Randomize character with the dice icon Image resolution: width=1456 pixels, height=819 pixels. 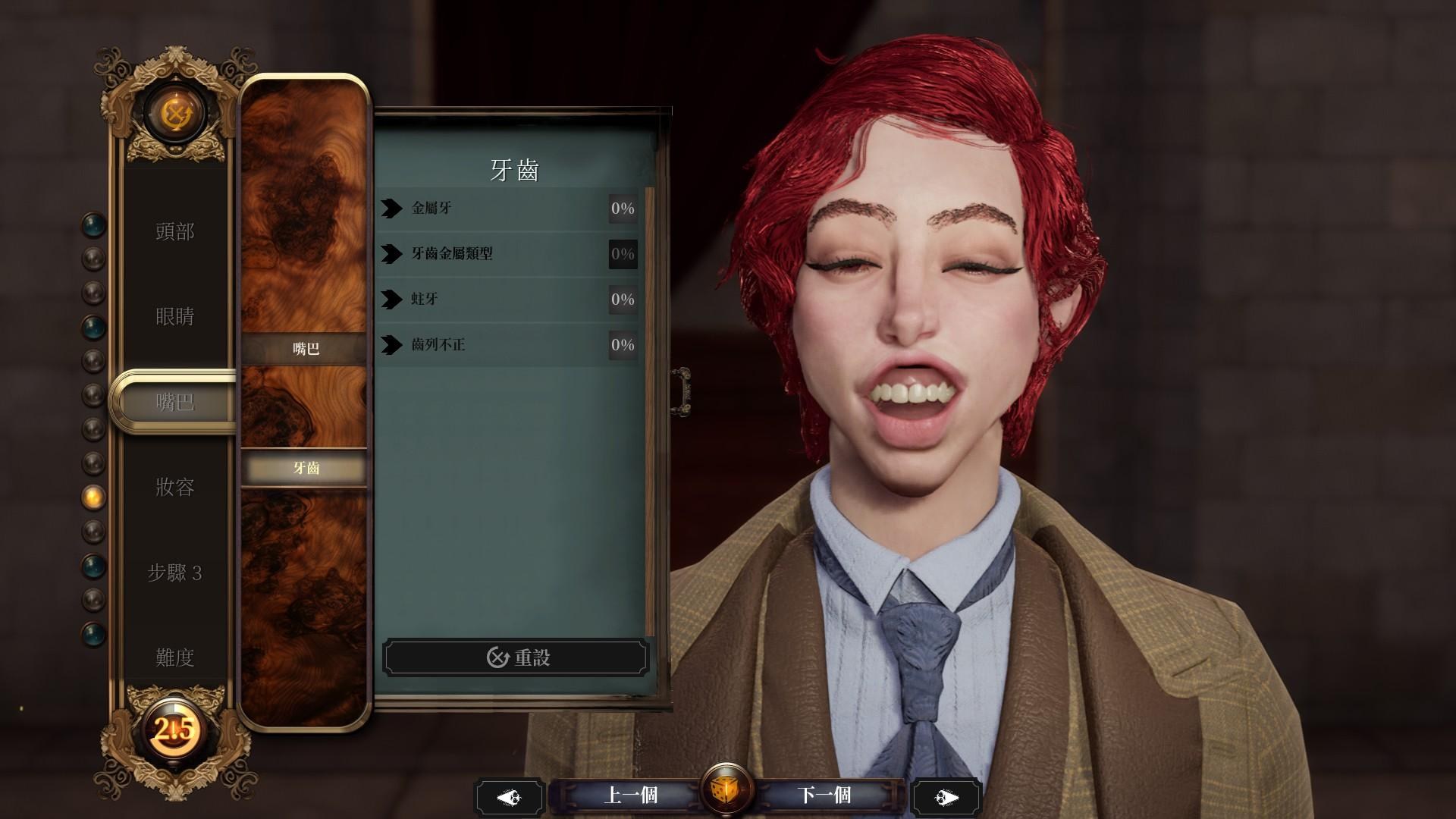(727, 791)
